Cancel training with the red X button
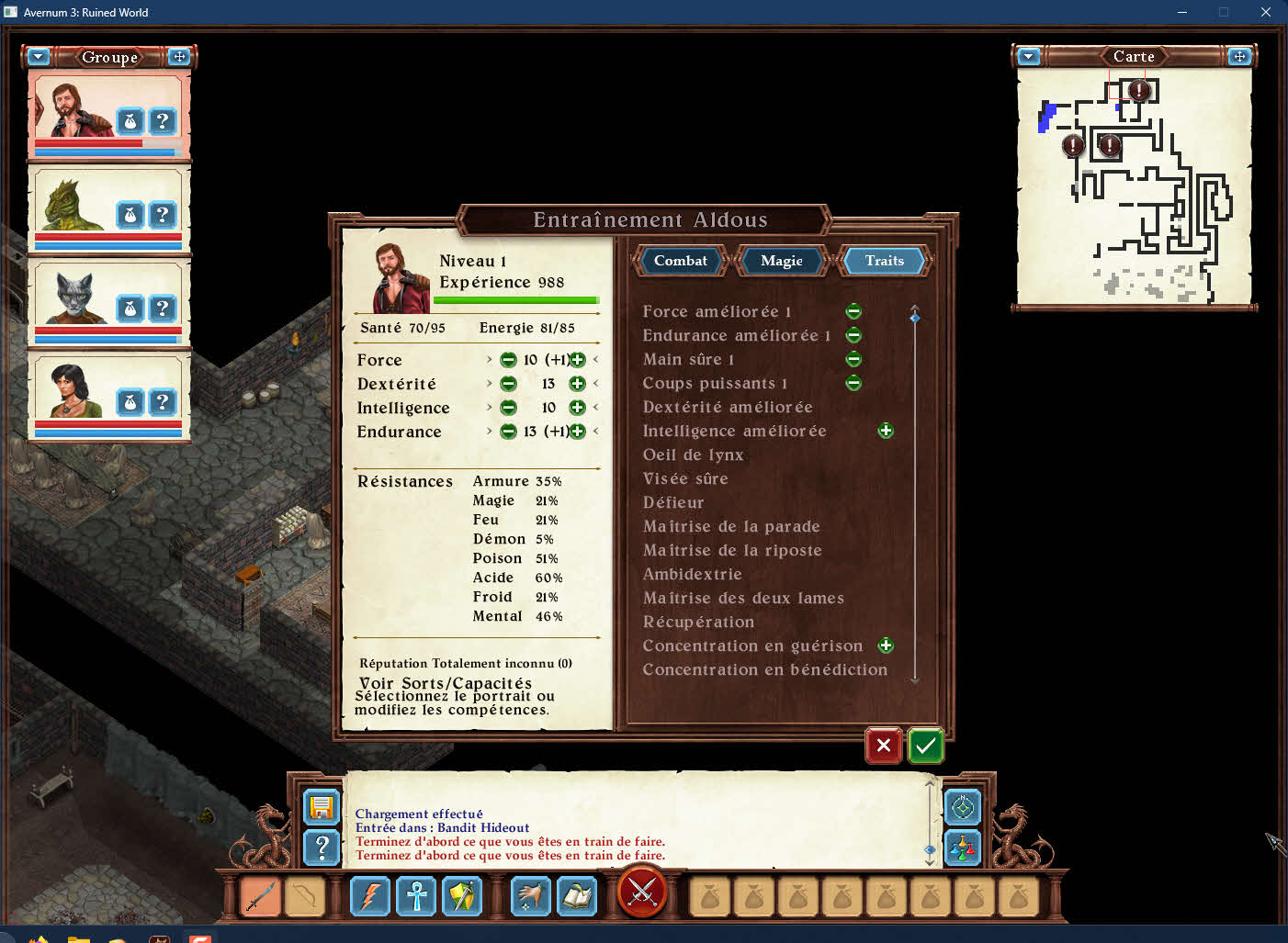This screenshot has width=1288, height=943. coord(883,746)
